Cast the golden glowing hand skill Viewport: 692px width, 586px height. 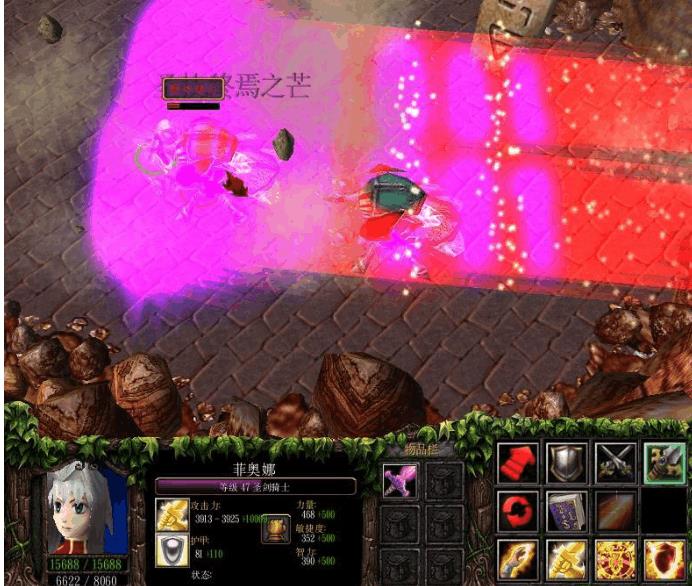517,559
